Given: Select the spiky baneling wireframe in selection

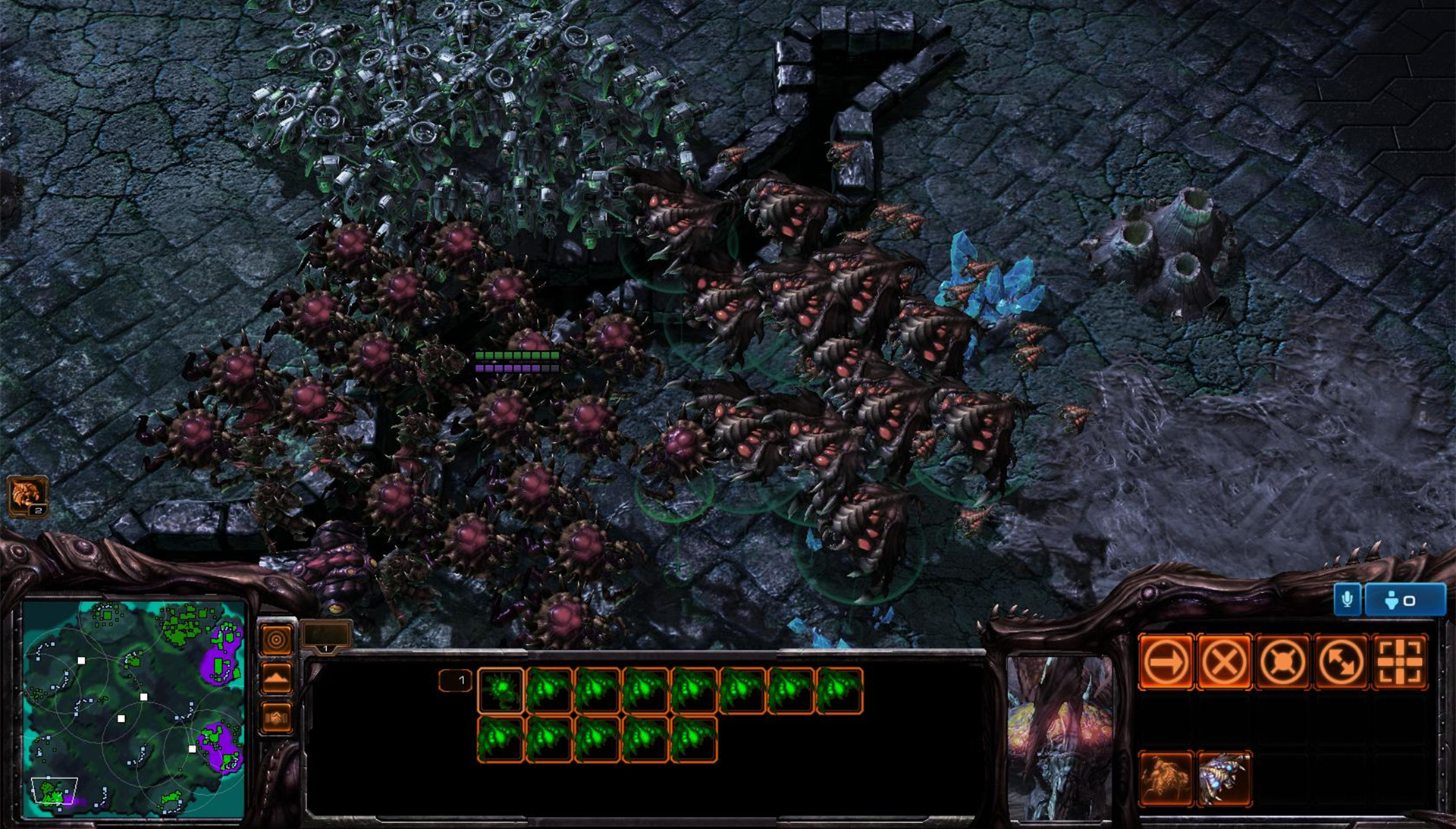Looking at the screenshot, I should (x=500, y=690).
